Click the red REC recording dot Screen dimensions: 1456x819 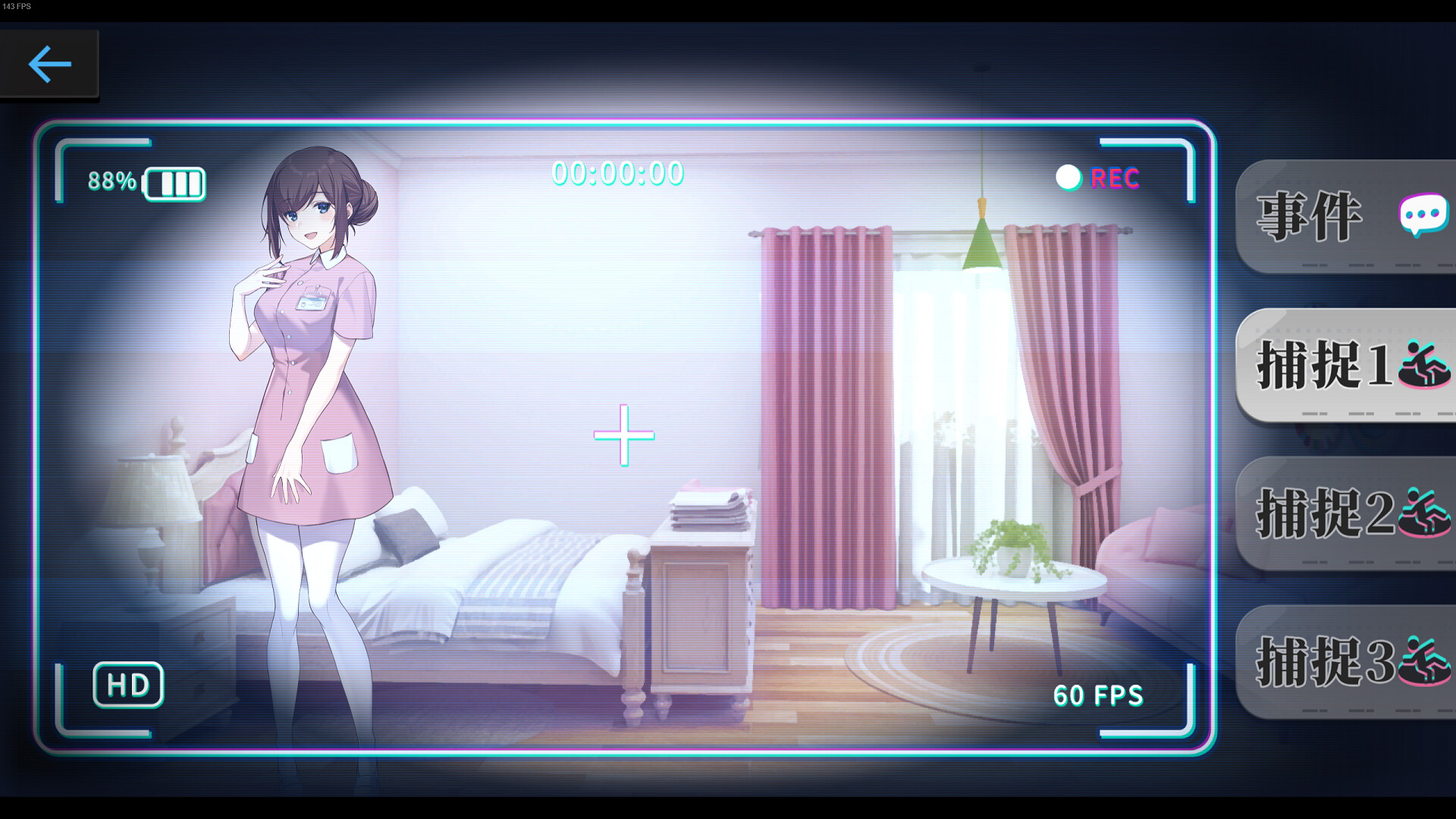pos(1069,177)
